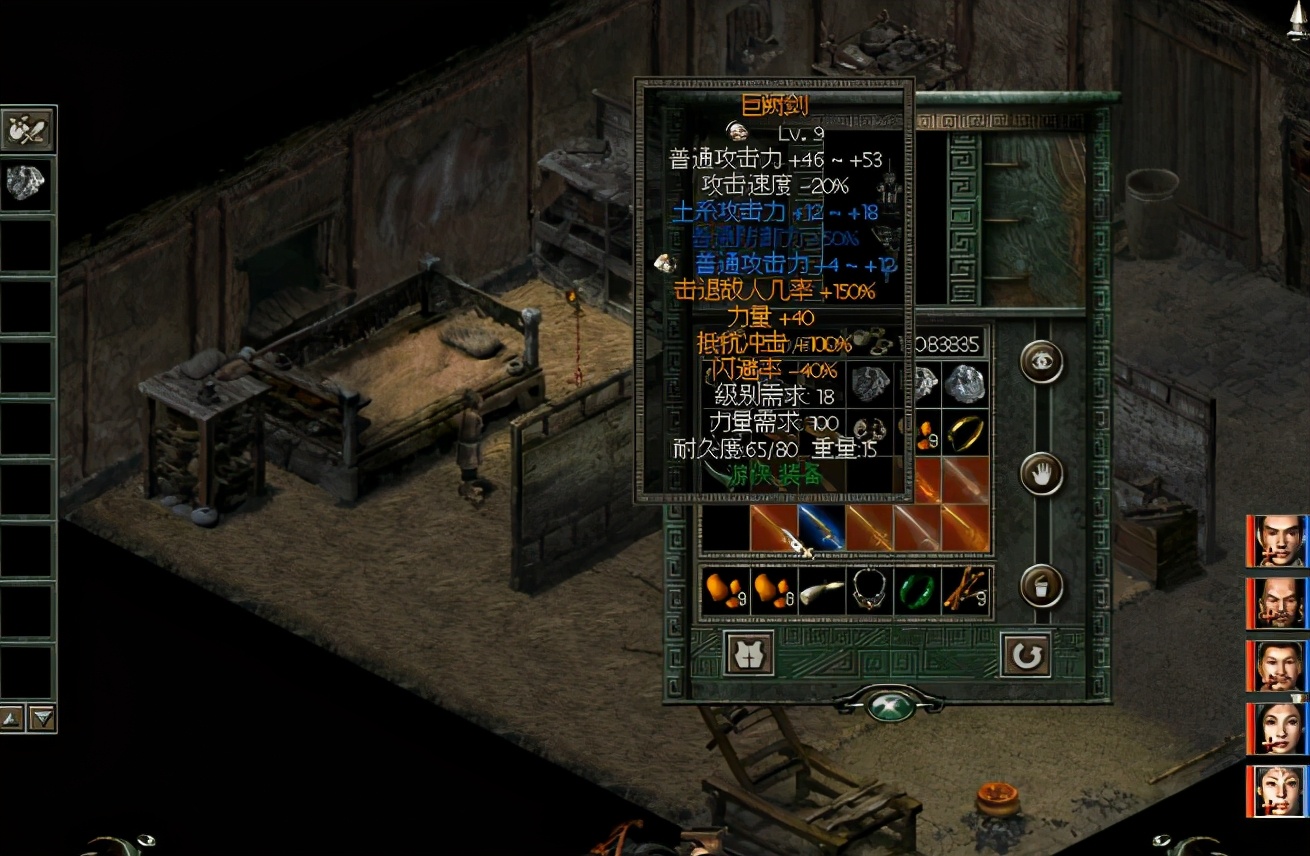Select the bottom party portrait with forehead mark
This screenshot has width=1310, height=856.
(x=1280, y=790)
